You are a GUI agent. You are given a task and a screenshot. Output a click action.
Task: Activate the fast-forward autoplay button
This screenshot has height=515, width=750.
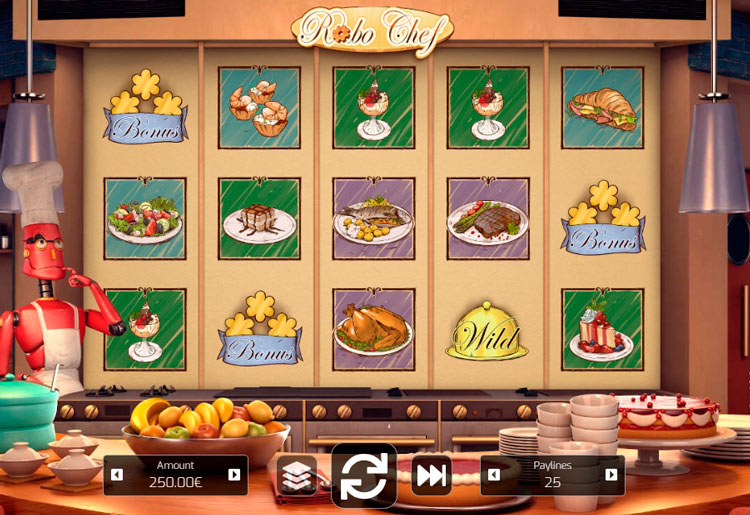pyautogui.click(x=431, y=475)
